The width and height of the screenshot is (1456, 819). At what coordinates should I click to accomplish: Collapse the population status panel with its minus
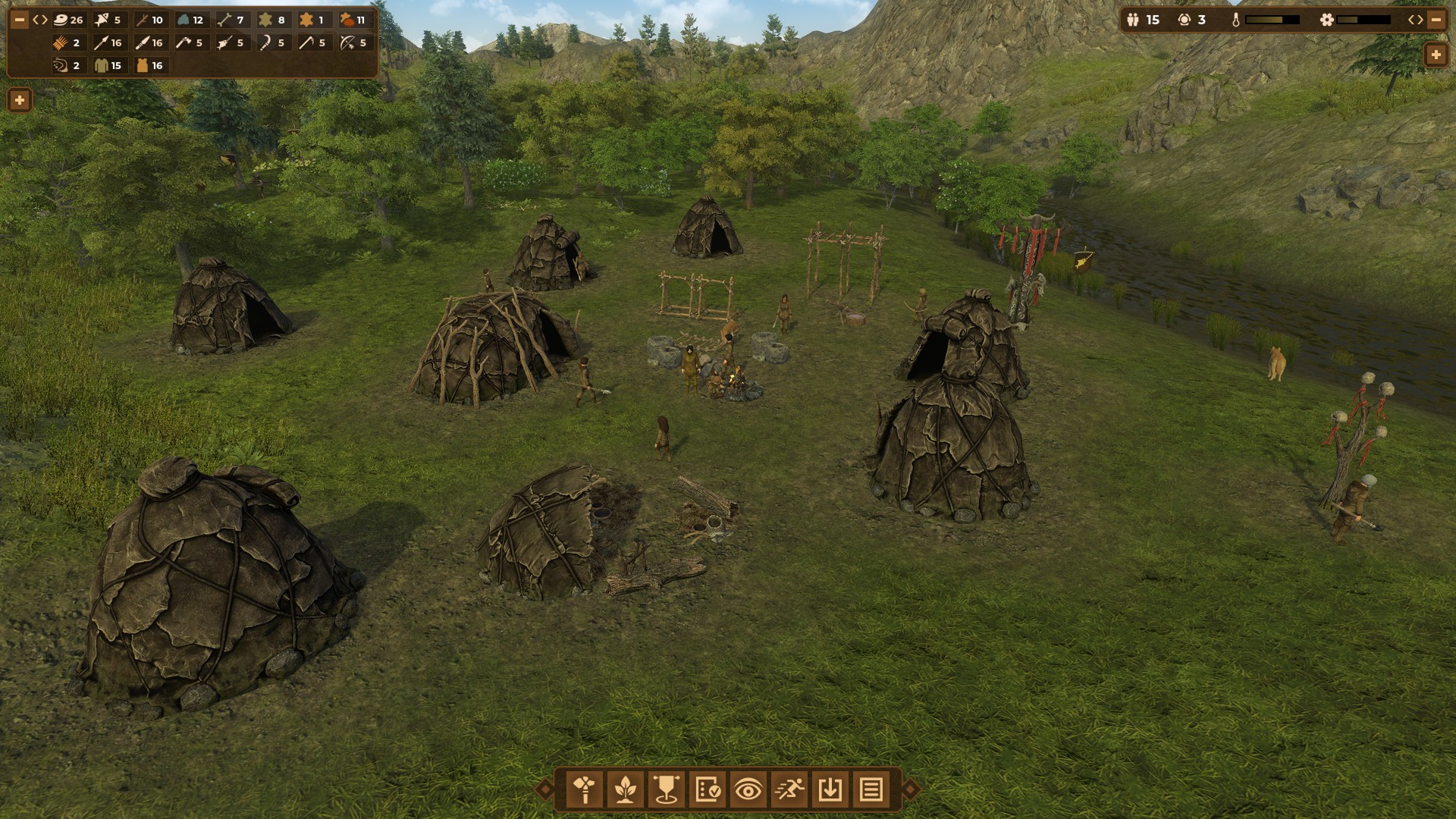pos(1436,20)
